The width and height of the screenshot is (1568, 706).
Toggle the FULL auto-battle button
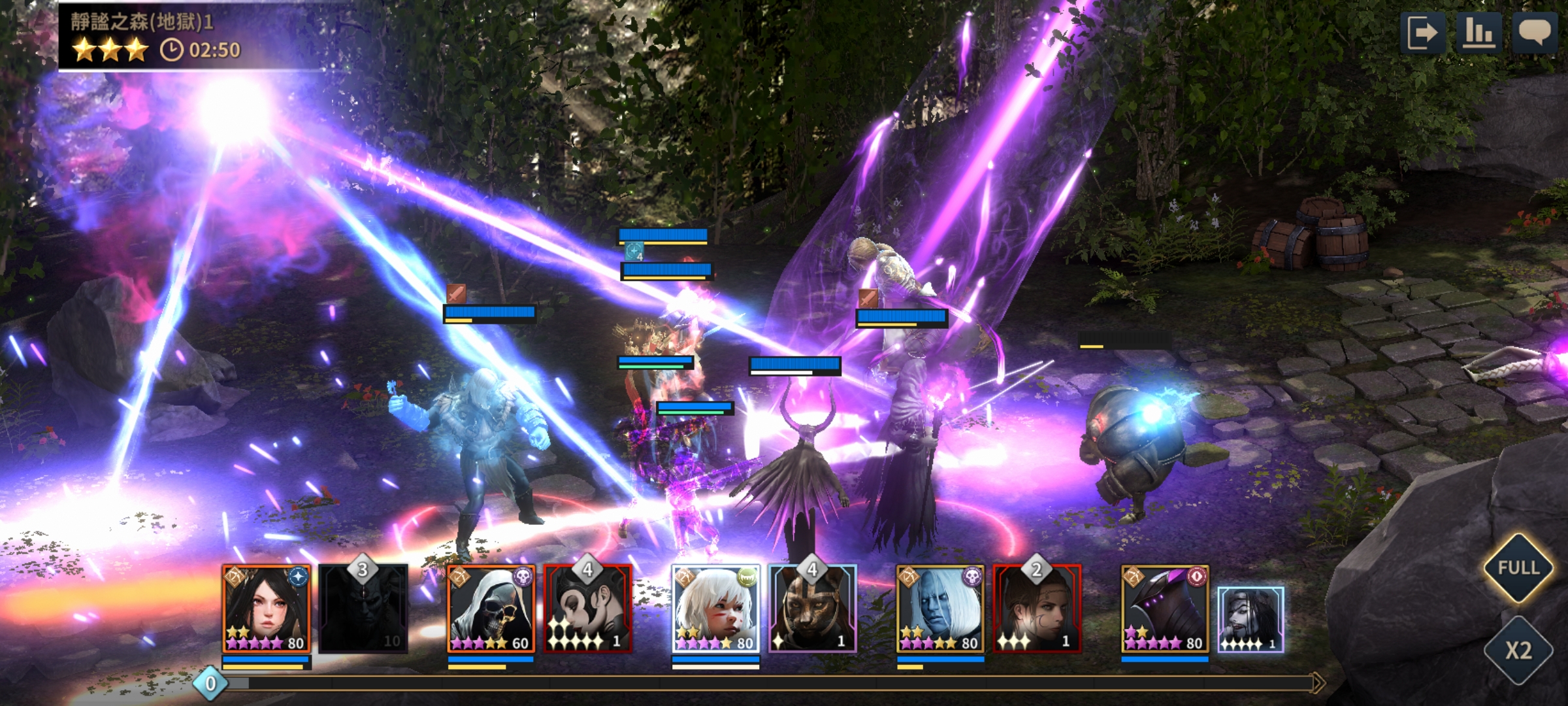(1518, 567)
